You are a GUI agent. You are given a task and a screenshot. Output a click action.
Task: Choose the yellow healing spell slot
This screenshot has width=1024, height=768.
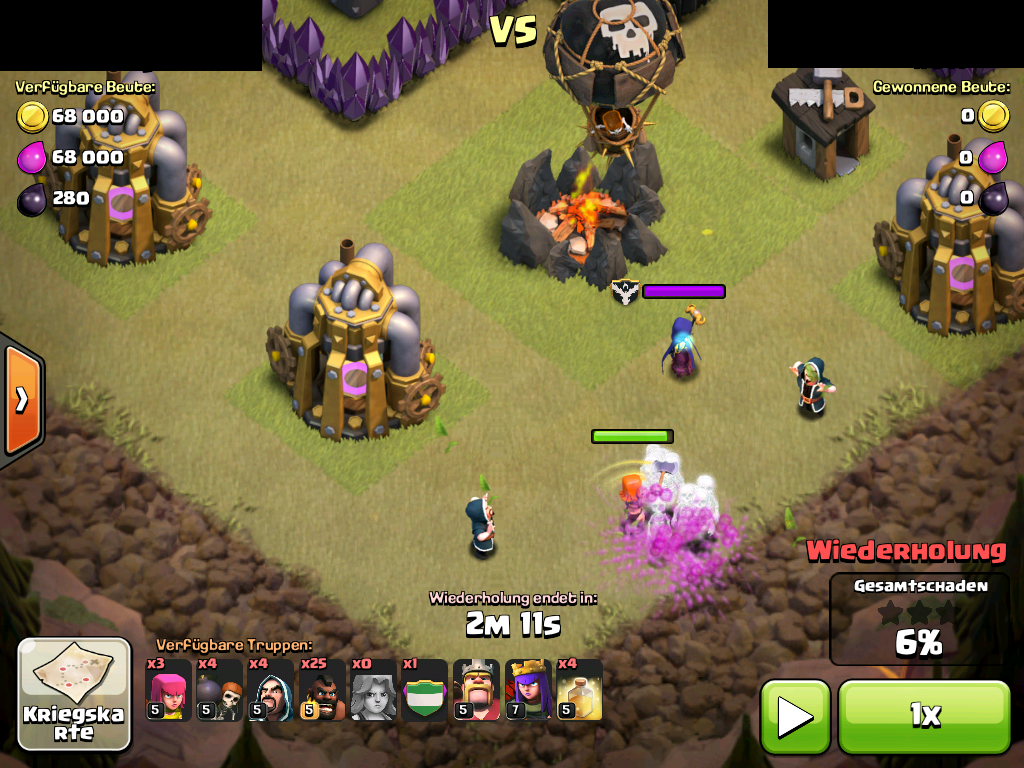[x=579, y=690]
